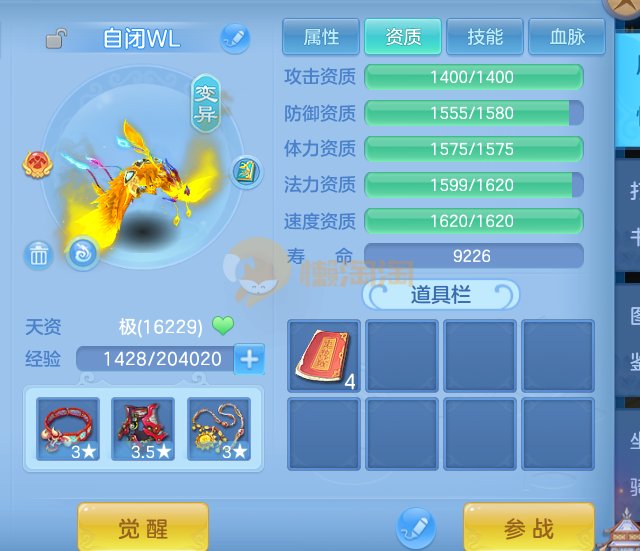Select the red book item slot
This screenshot has height=551, width=640.
point(324,355)
